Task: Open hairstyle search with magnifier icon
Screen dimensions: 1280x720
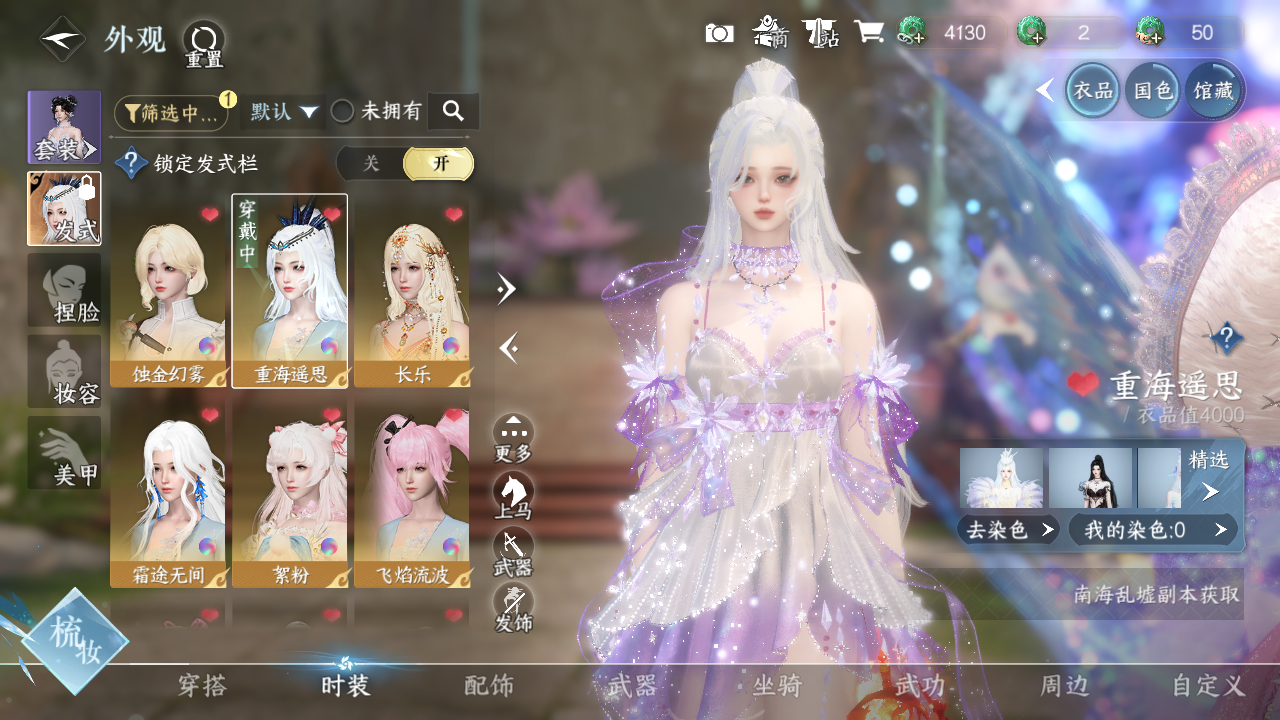Action: (453, 112)
